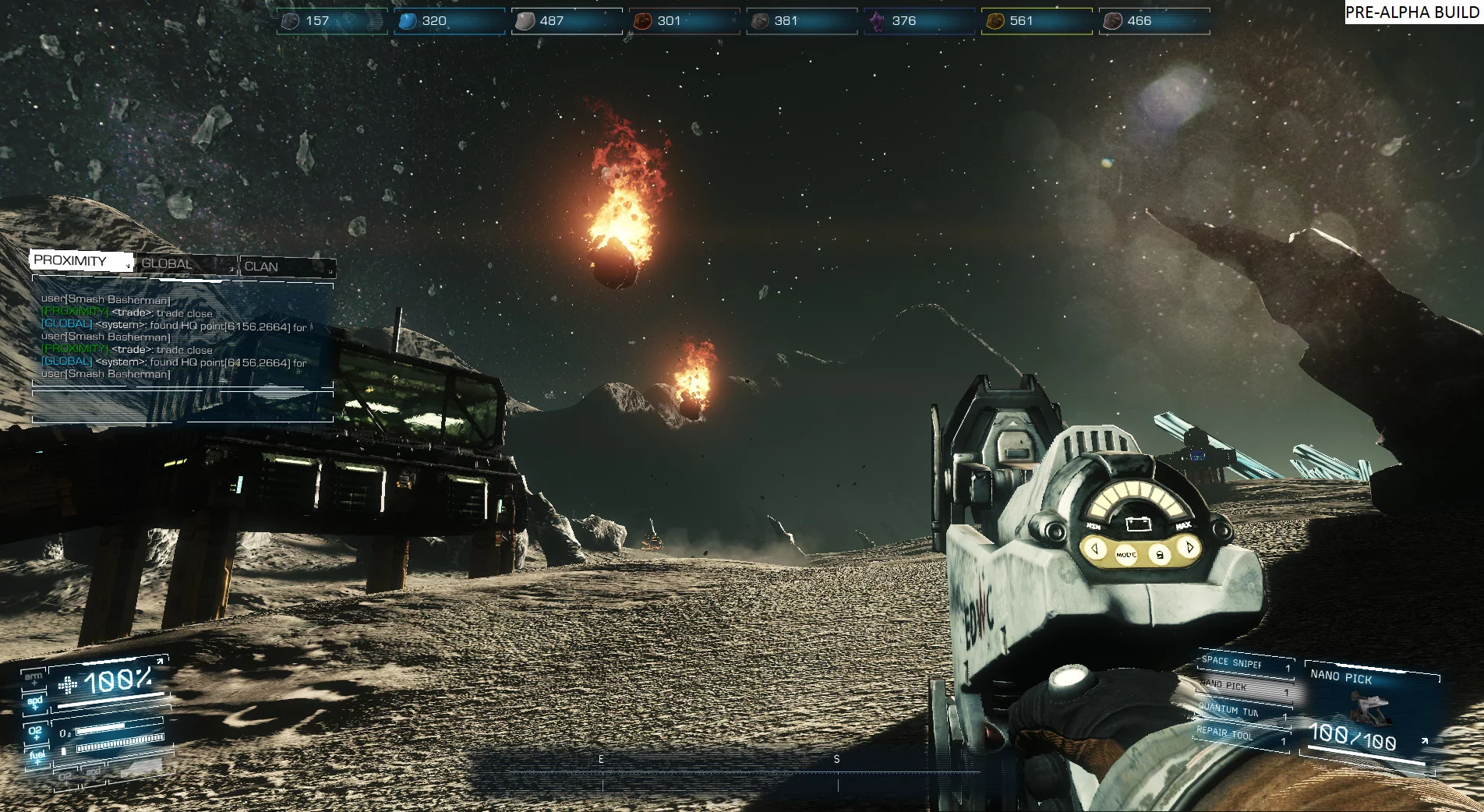The height and width of the screenshot is (812, 1484).
Task: Open the GLOBAL tab dropdown arrow
Action: pos(231,270)
